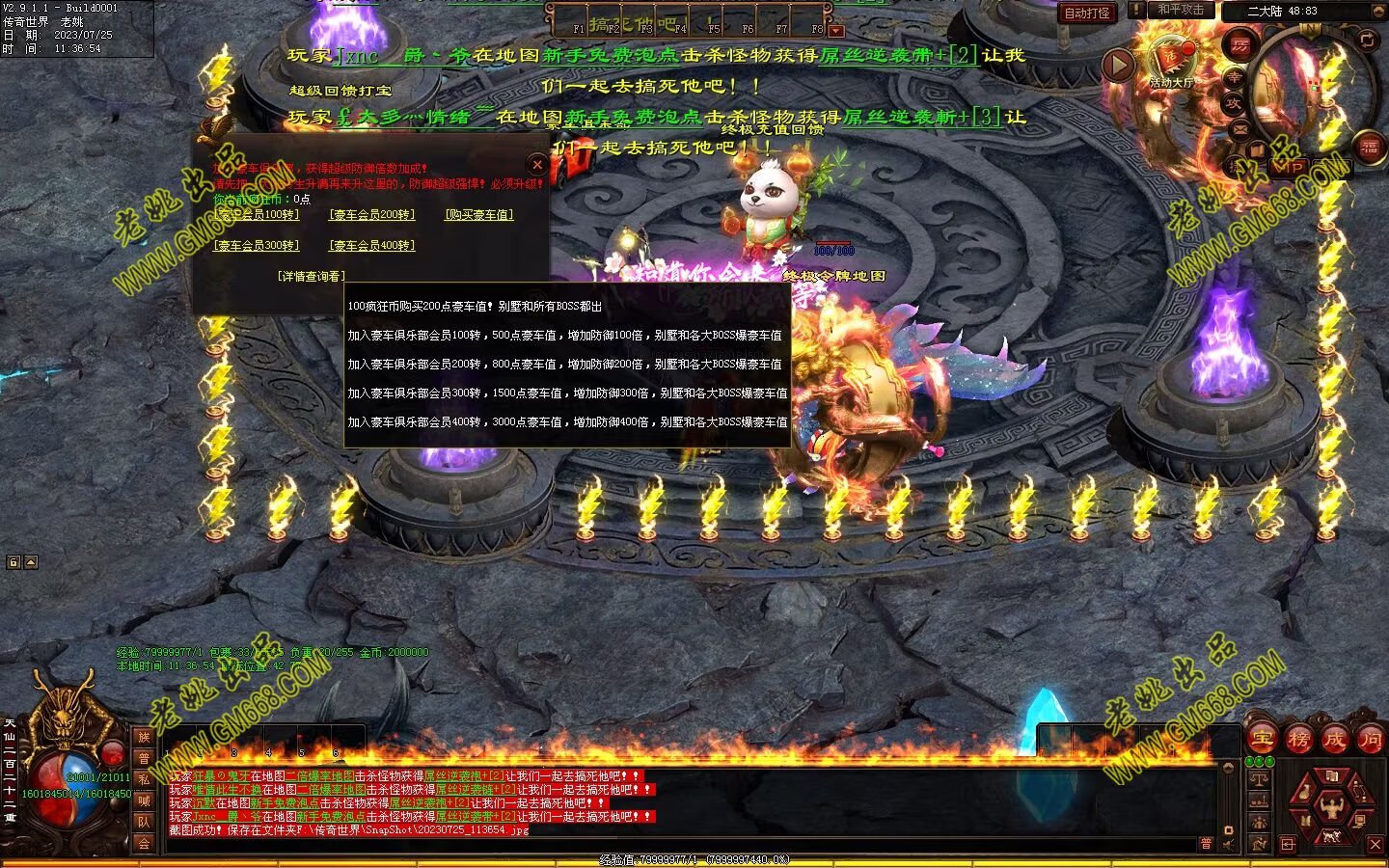This screenshot has height=868, width=1389.
Task: Switch chat to the 私 private channel
Action: click(x=144, y=779)
